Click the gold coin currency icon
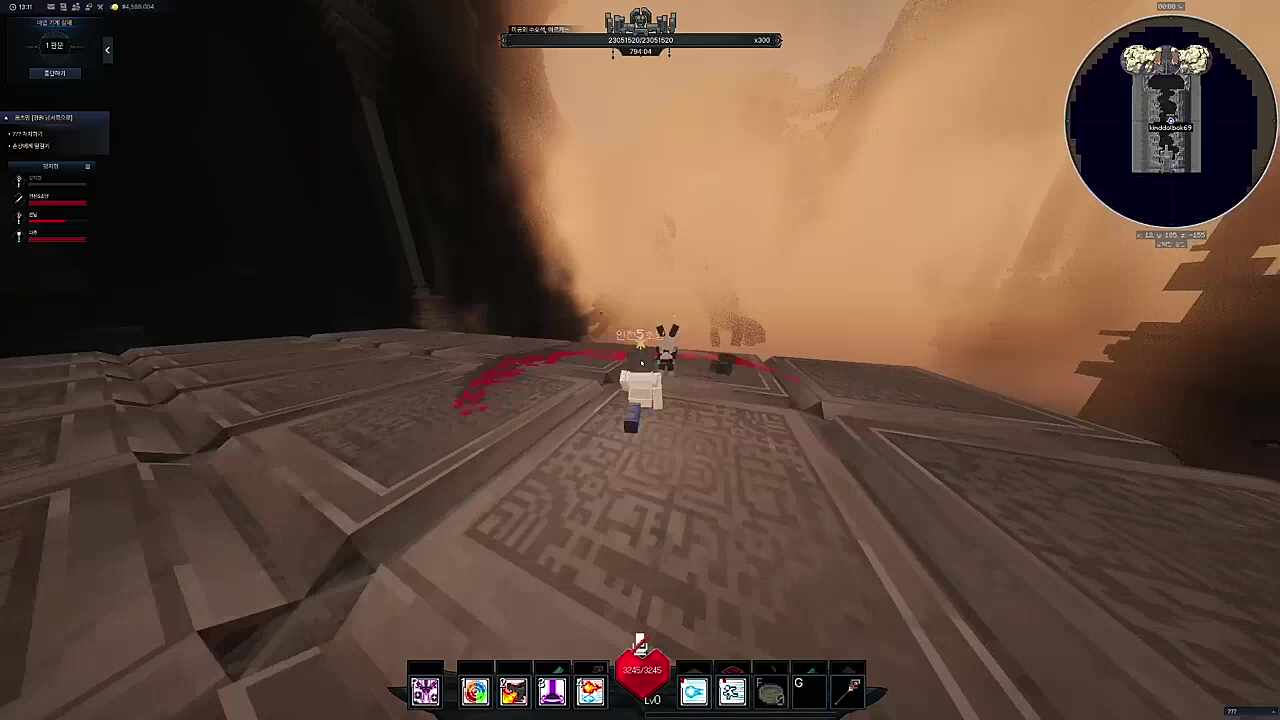 pyautogui.click(x=115, y=7)
